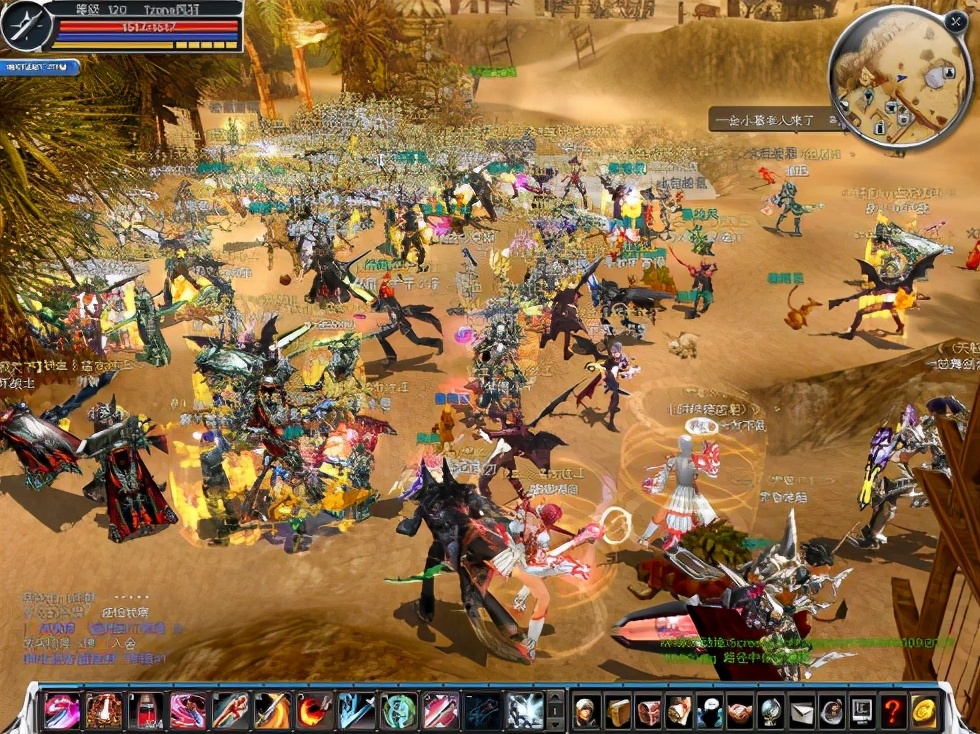Use the first pink slash skill

[x=62, y=710]
